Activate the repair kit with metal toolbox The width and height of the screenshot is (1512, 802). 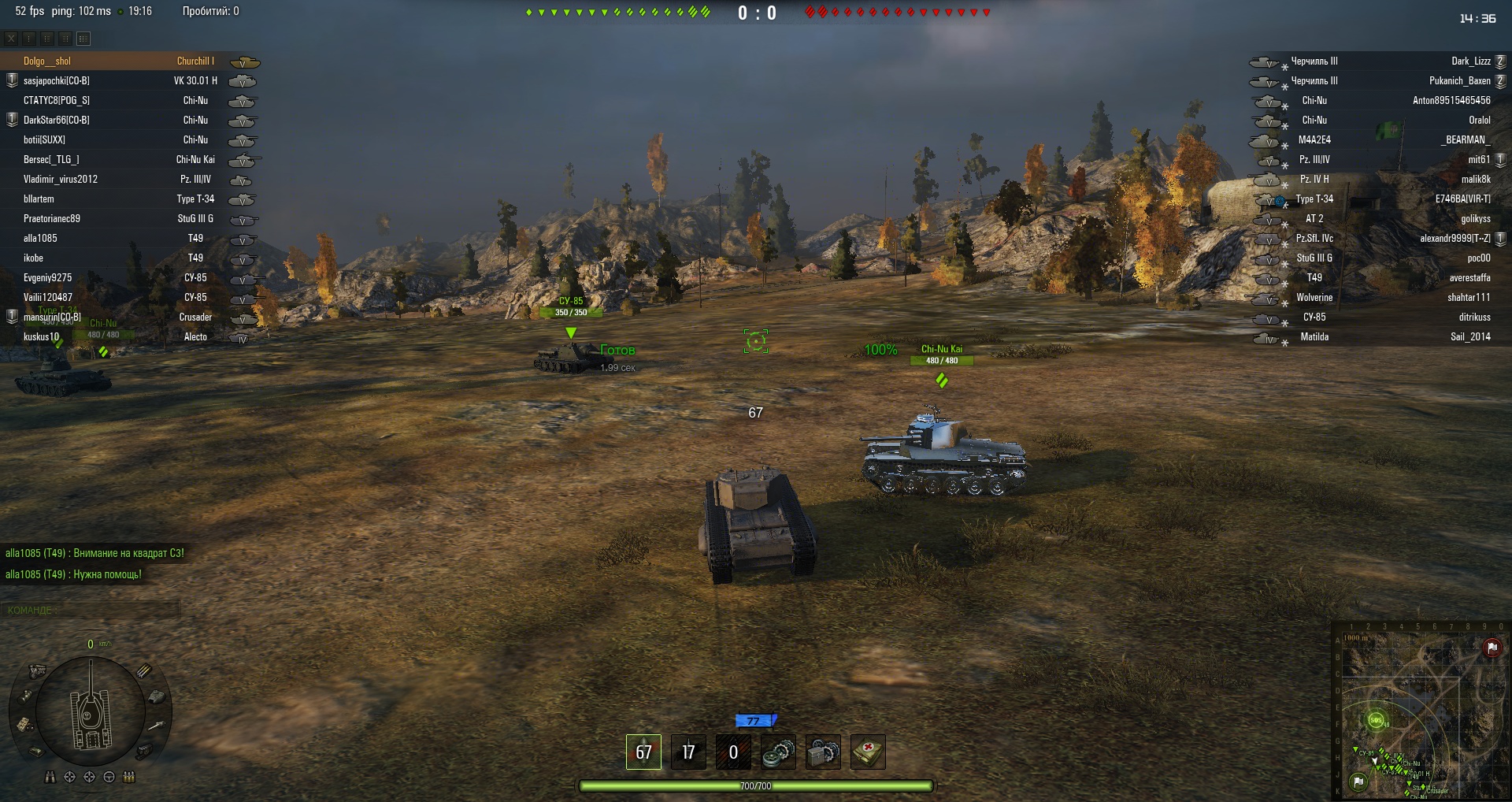[823, 752]
